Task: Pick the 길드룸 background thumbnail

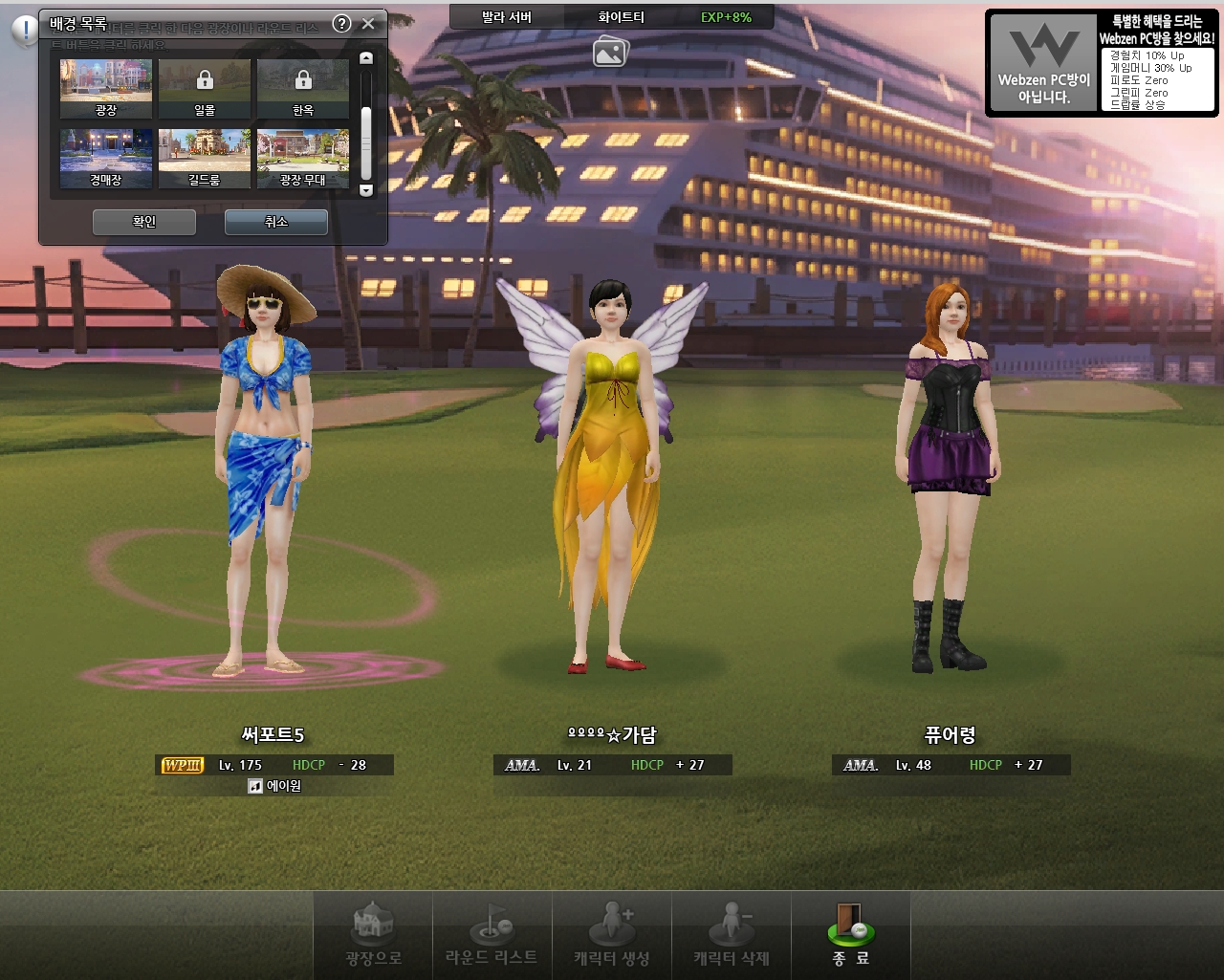Action: click(x=205, y=158)
